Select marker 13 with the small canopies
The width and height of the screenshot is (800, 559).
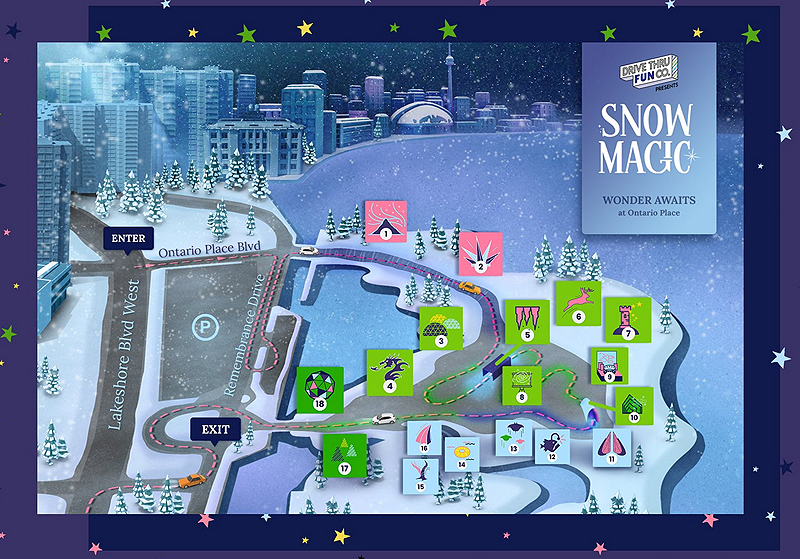[x=513, y=437]
